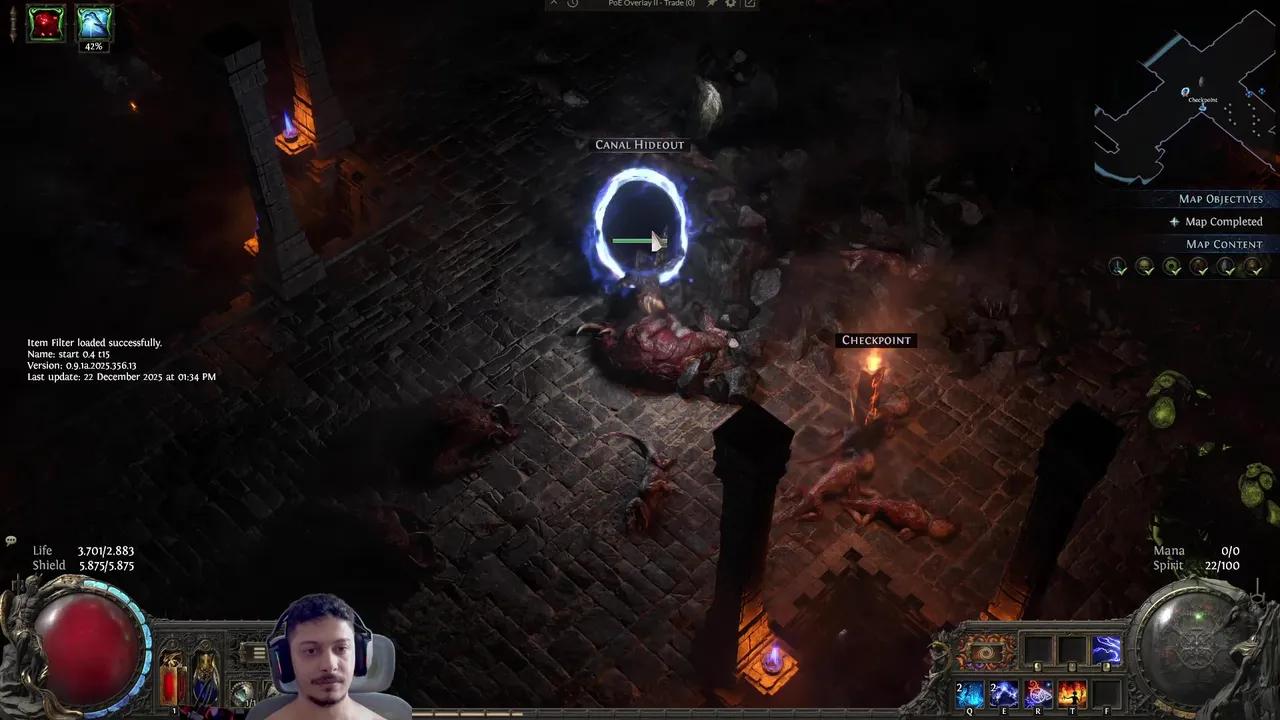The width and height of the screenshot is (1280, 720).
Task: Click the Map Completed objective entry
Action: click(1223, 221)
